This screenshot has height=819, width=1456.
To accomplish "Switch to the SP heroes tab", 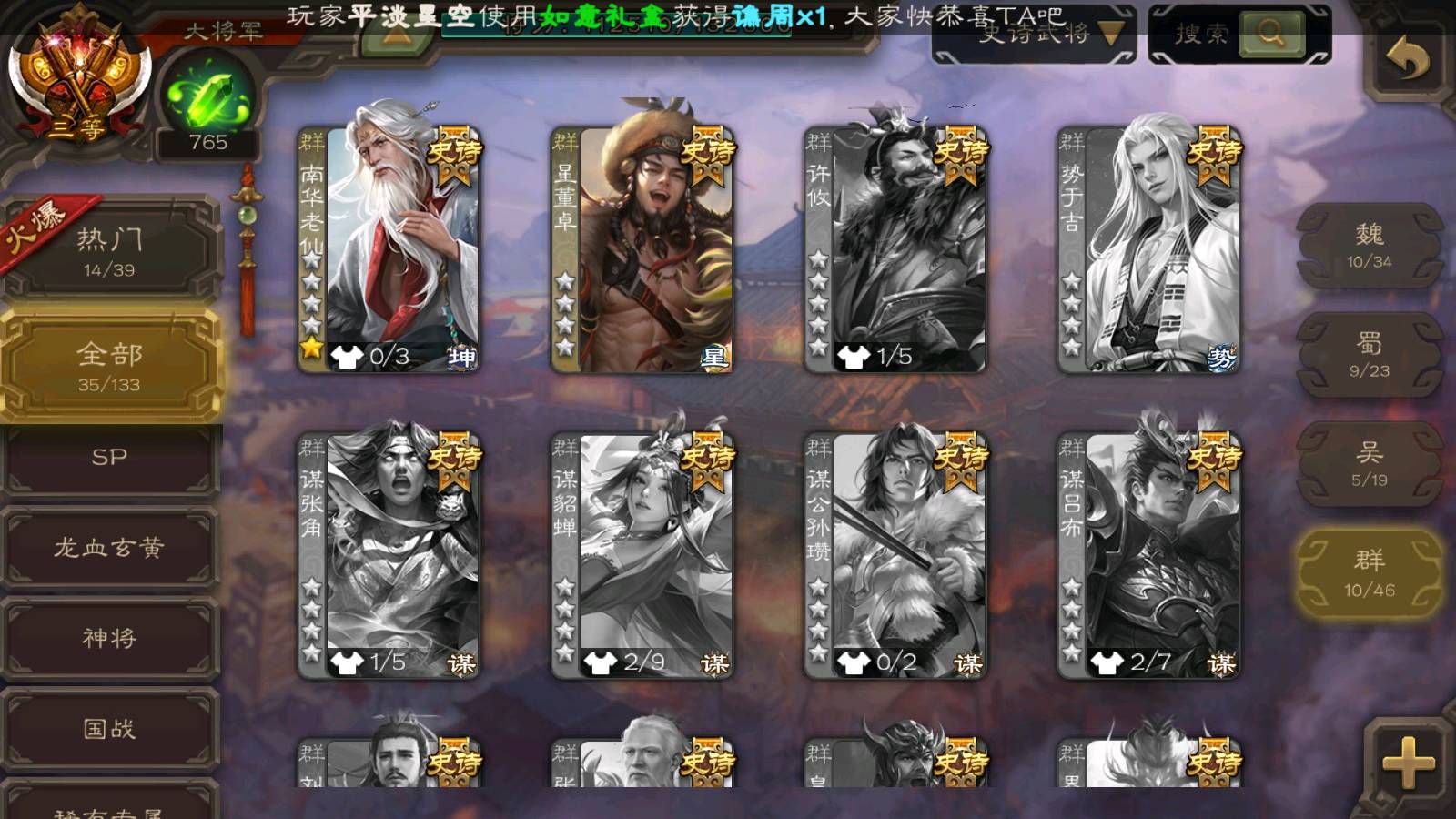I will (x=109, y=458).
